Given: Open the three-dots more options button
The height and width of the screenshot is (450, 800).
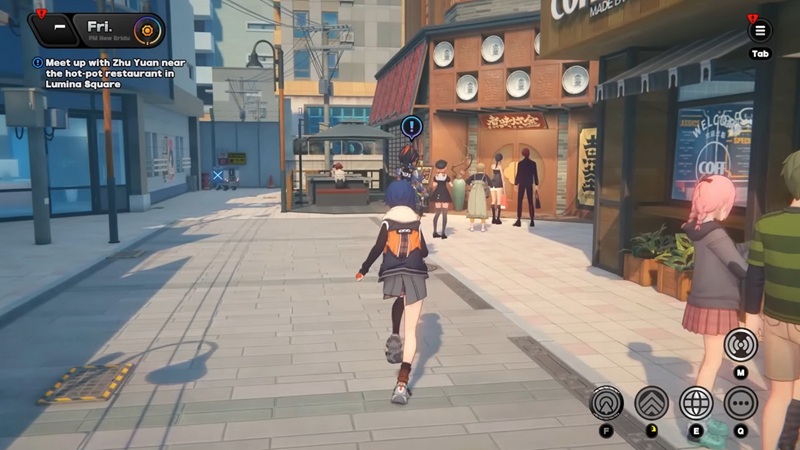Looking at the screenshot, I should 741,402.
